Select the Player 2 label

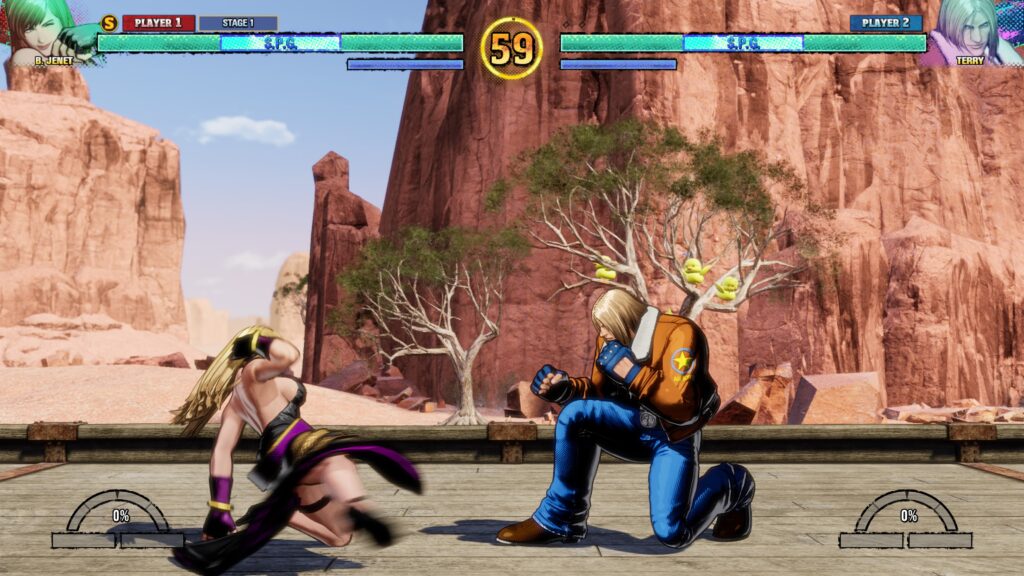pyautogui.click(x=885, y=23)
